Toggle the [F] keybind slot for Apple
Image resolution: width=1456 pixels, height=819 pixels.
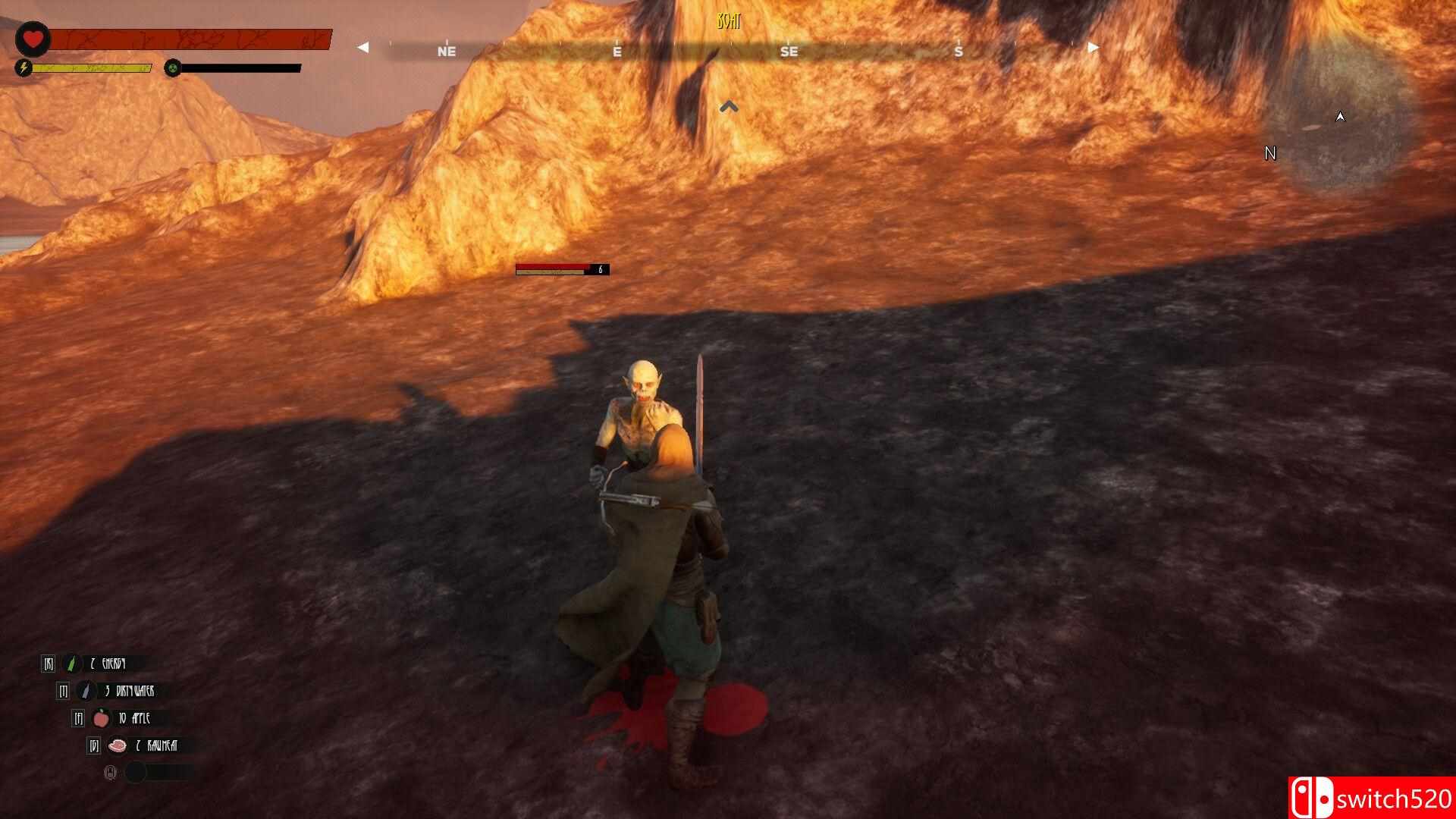[78, 719]
